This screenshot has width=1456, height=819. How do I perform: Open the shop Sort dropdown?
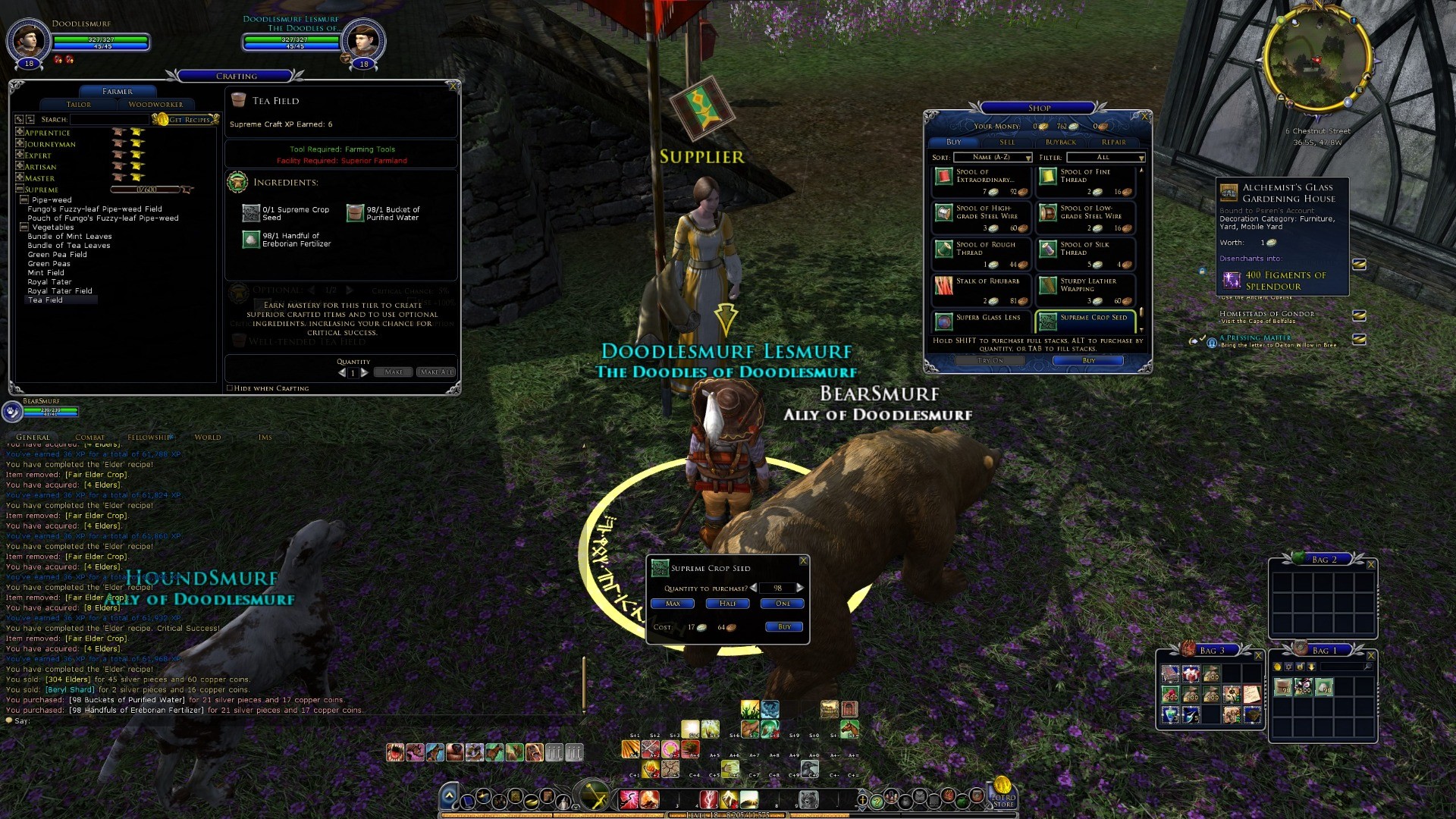(x=992, y=158)
